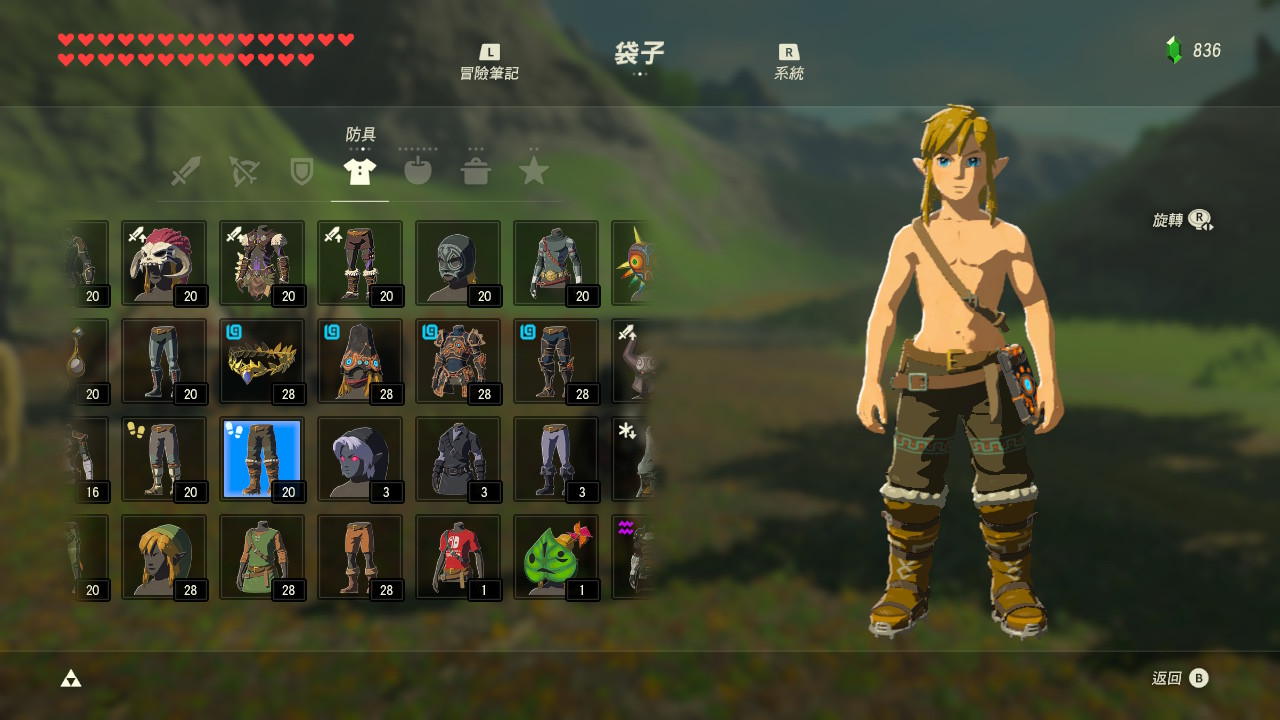Viewport: 1280px width, 720px height.
Task: Choose the dark tunic armor rated 3
Action: click(458, 459)
